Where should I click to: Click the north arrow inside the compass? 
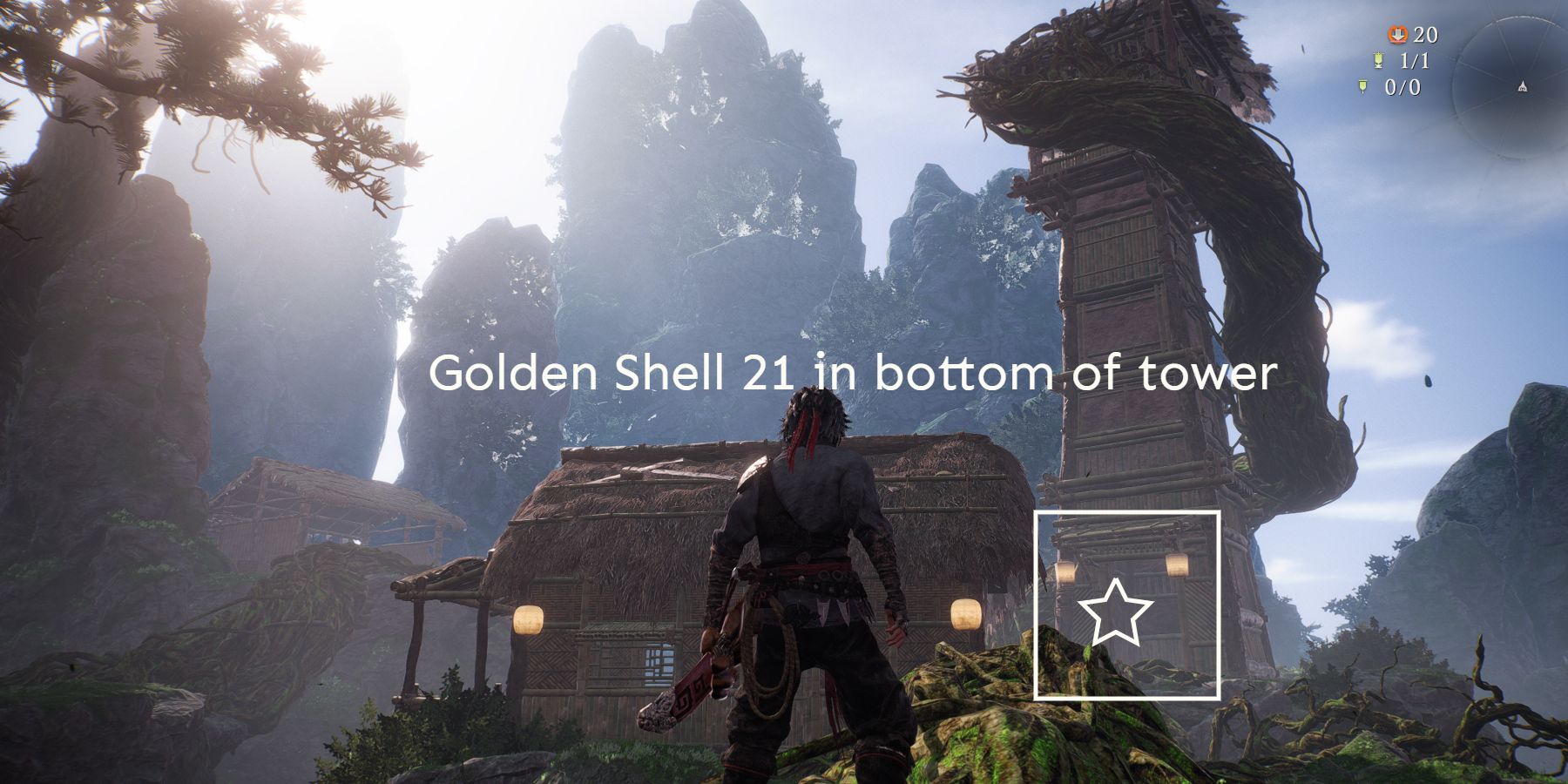point(1524,87)
